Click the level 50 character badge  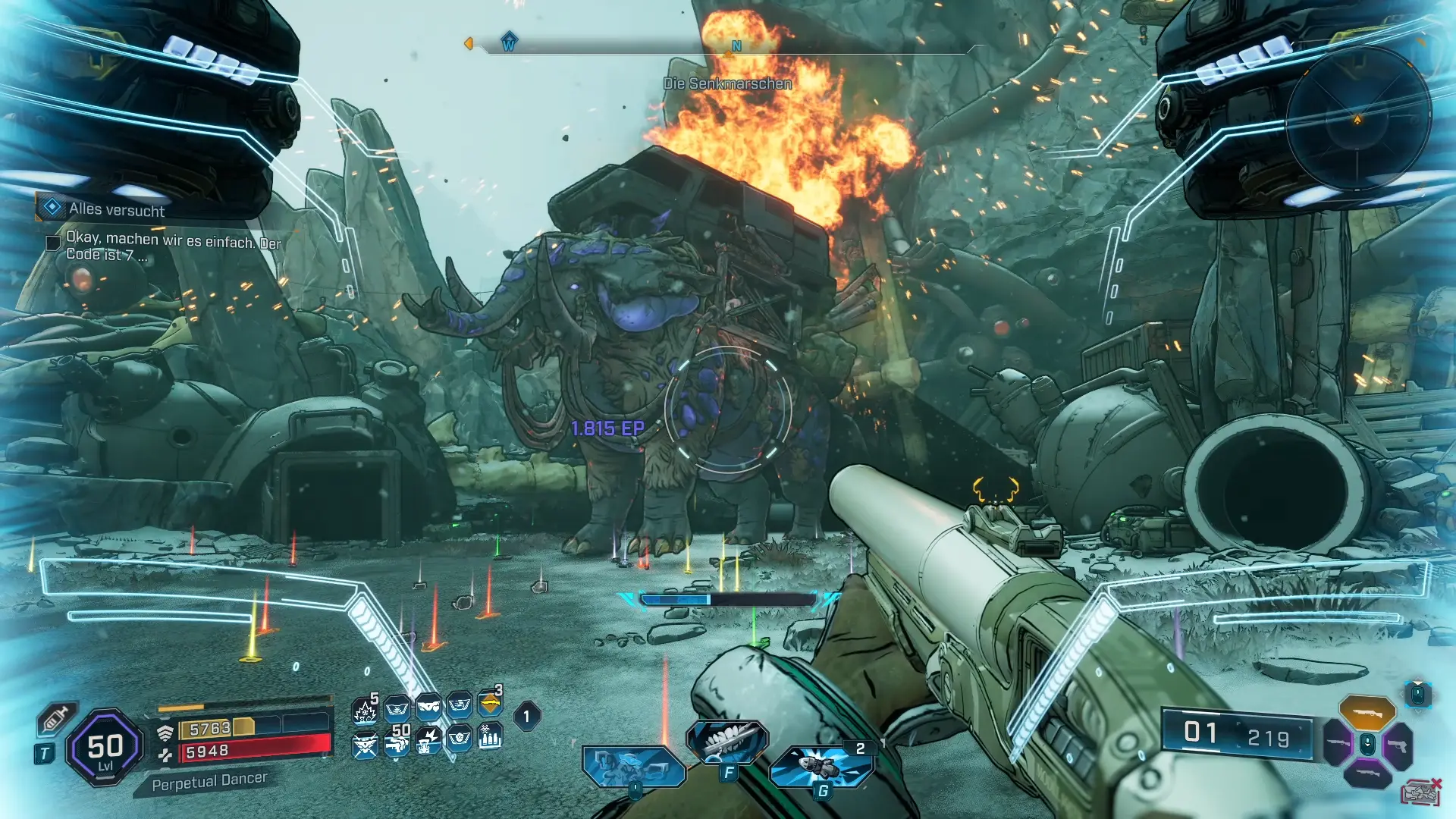[105, 748]
